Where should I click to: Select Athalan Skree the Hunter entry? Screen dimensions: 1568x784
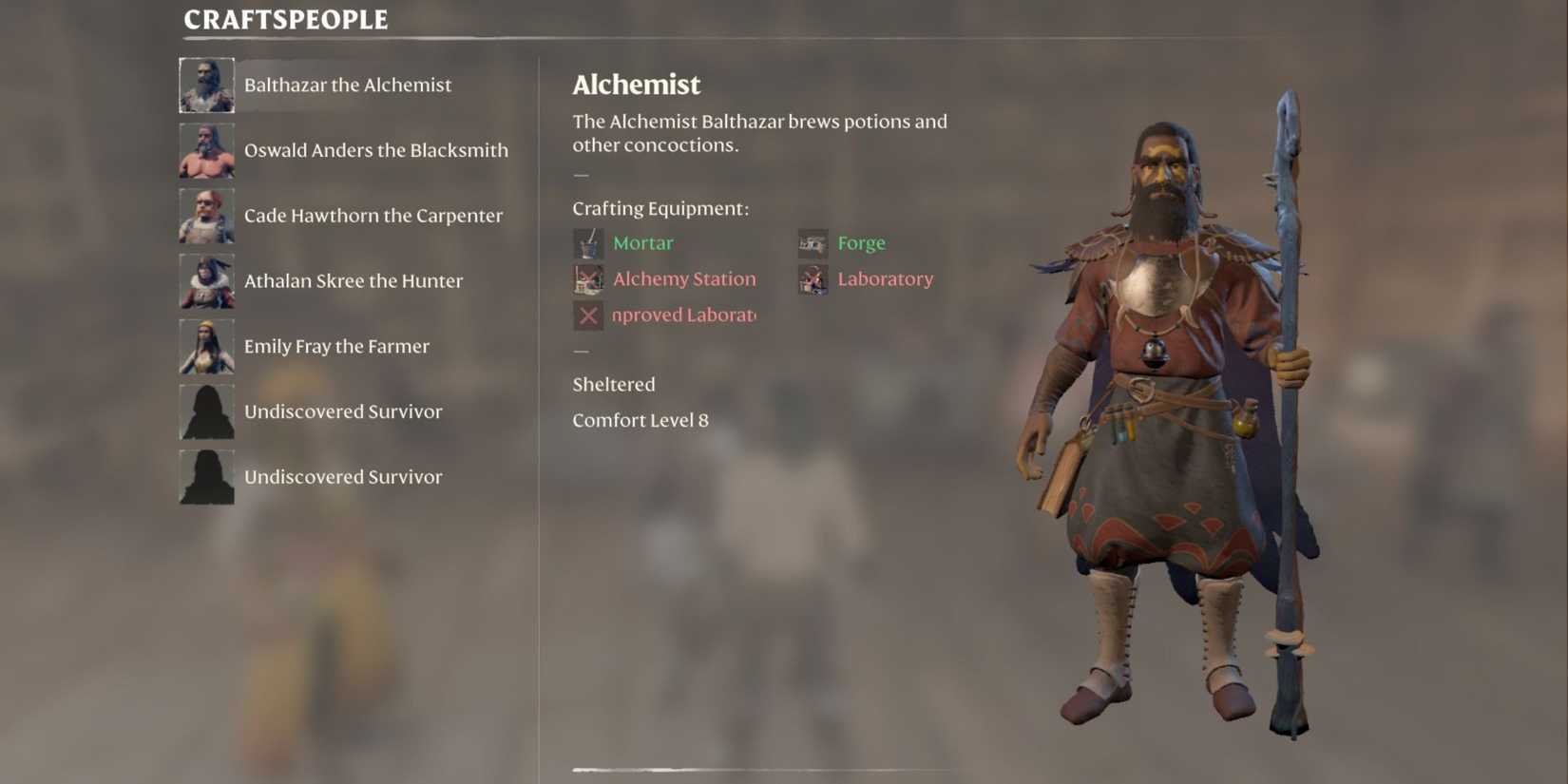(354, 280)
